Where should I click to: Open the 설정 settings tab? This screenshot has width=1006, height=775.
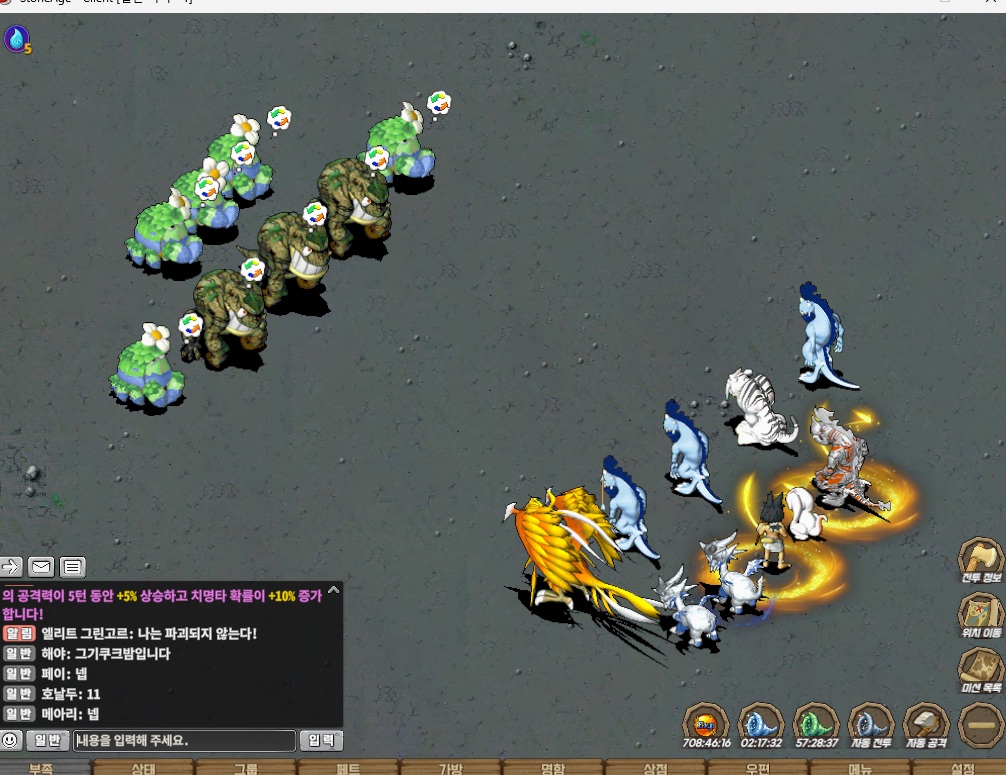pyautogui.click(x=962, y=768)
